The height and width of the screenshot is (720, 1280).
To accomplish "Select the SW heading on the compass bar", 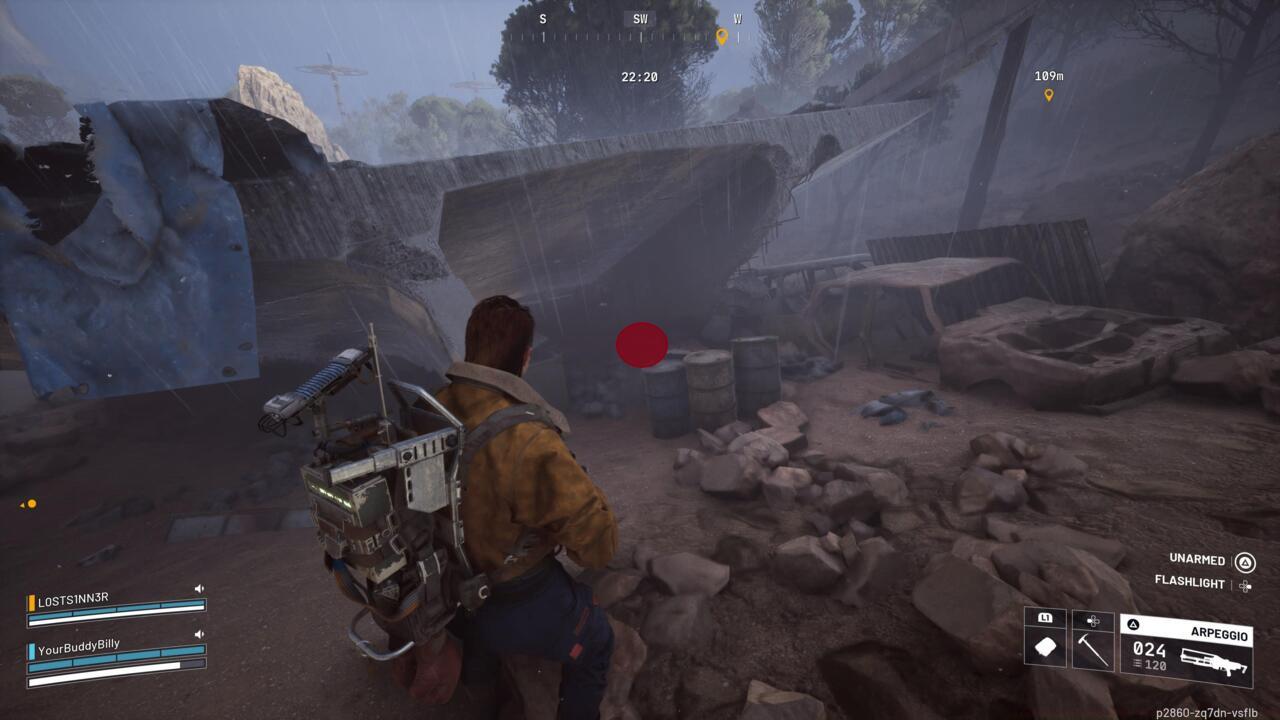I will [x=639, y=18].
